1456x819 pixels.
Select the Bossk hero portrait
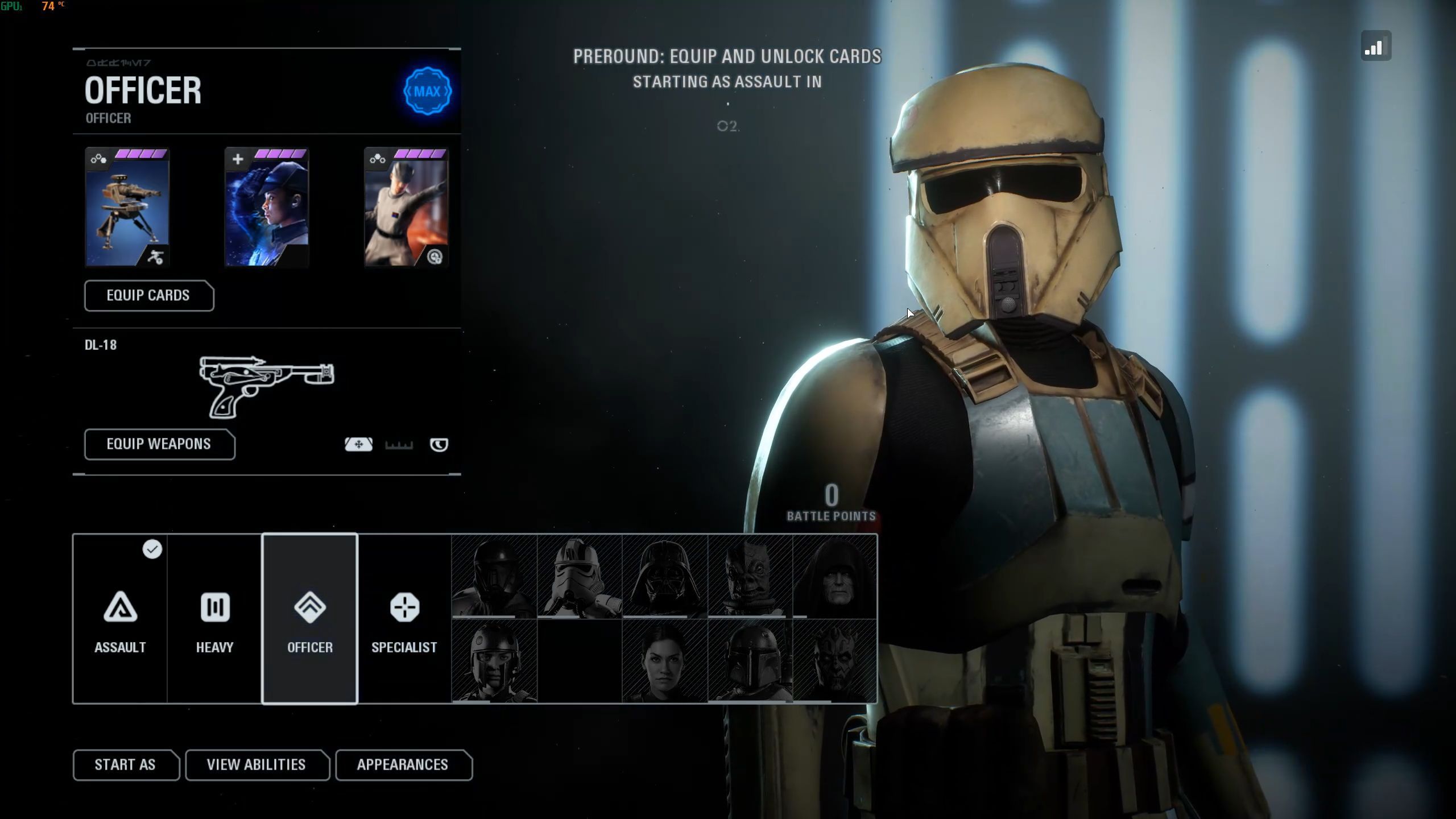point(750,576)
